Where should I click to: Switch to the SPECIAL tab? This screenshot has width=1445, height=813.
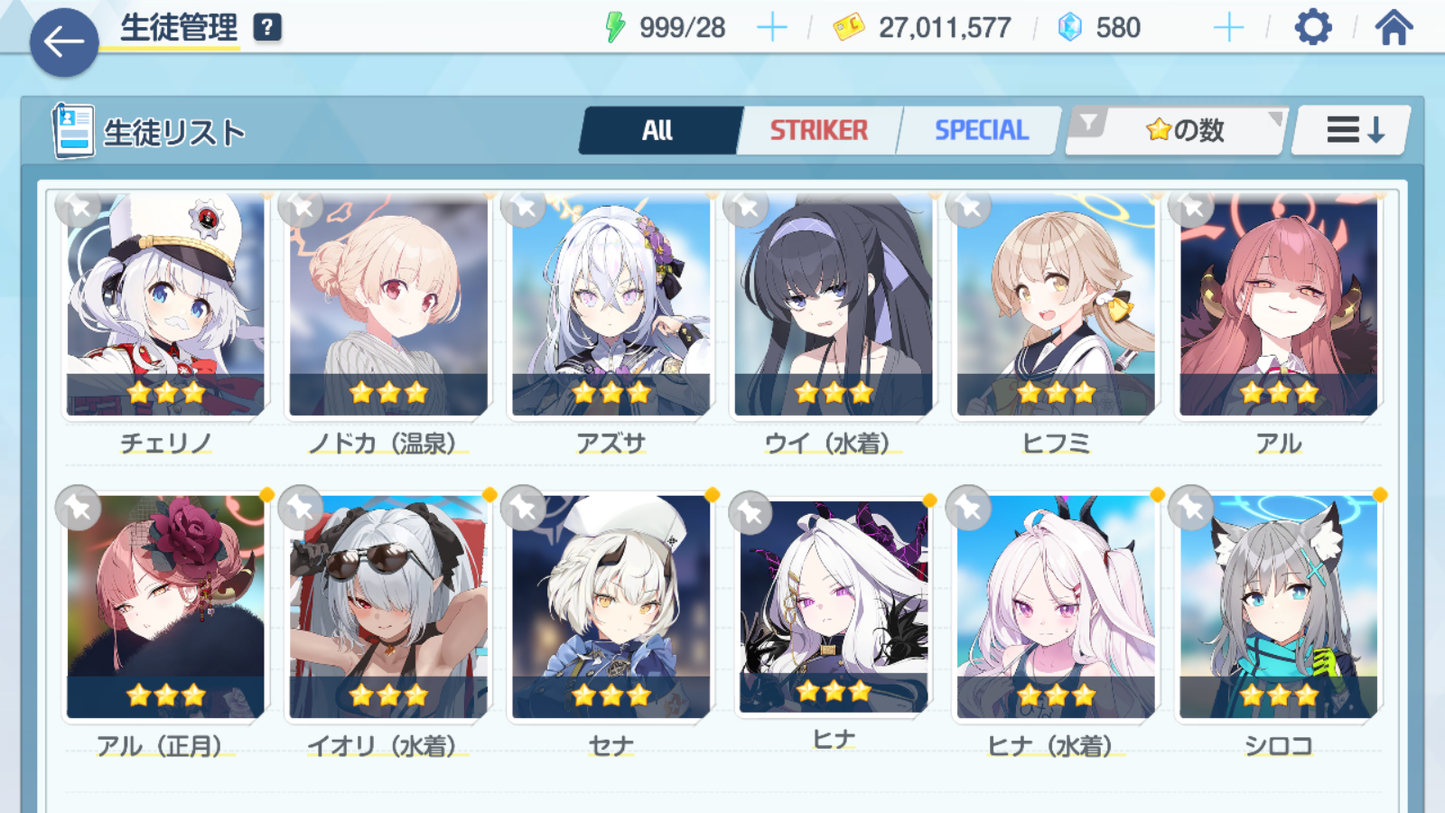click(x=980, y=130)
